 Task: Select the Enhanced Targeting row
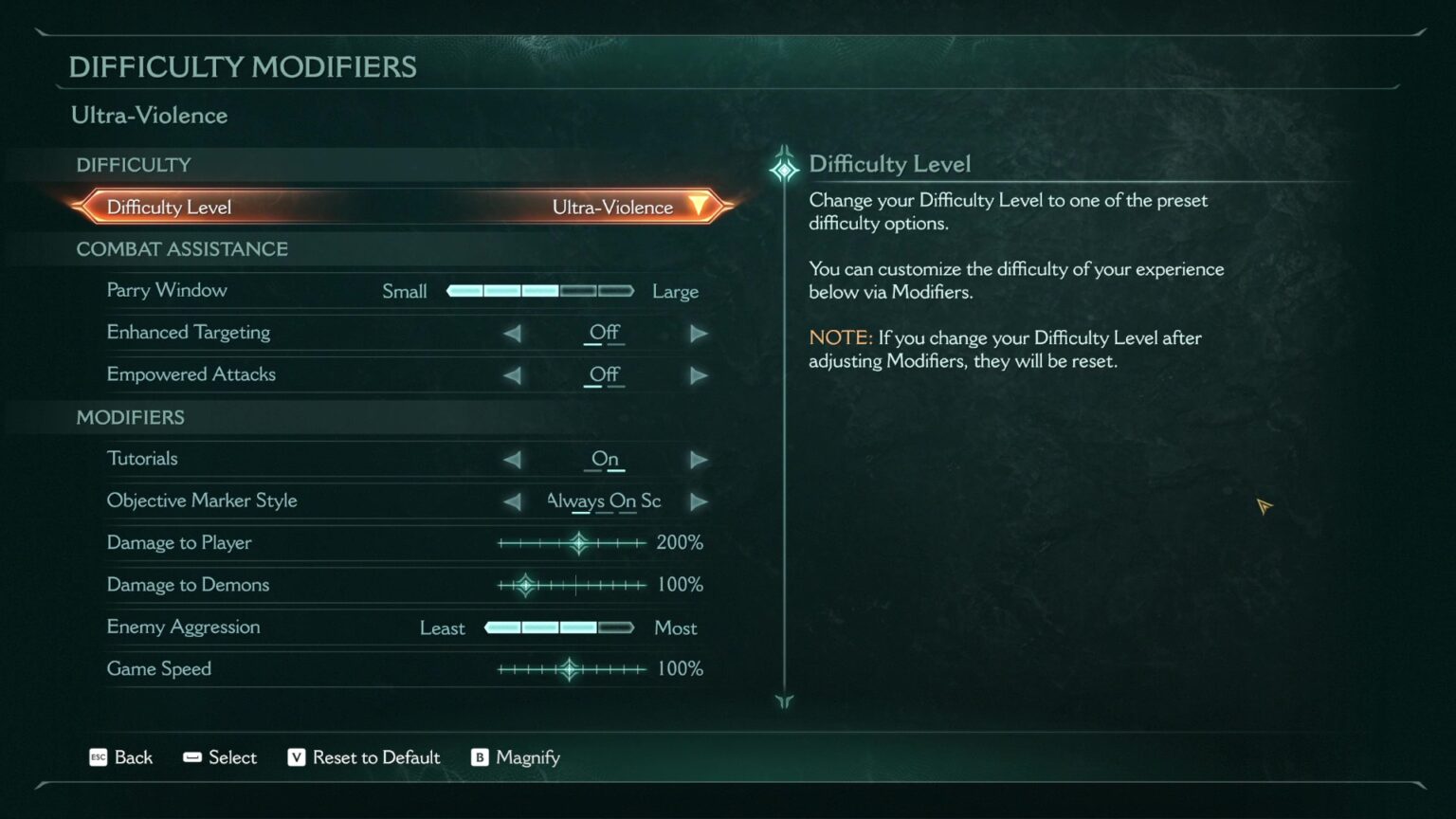(189, 333)
